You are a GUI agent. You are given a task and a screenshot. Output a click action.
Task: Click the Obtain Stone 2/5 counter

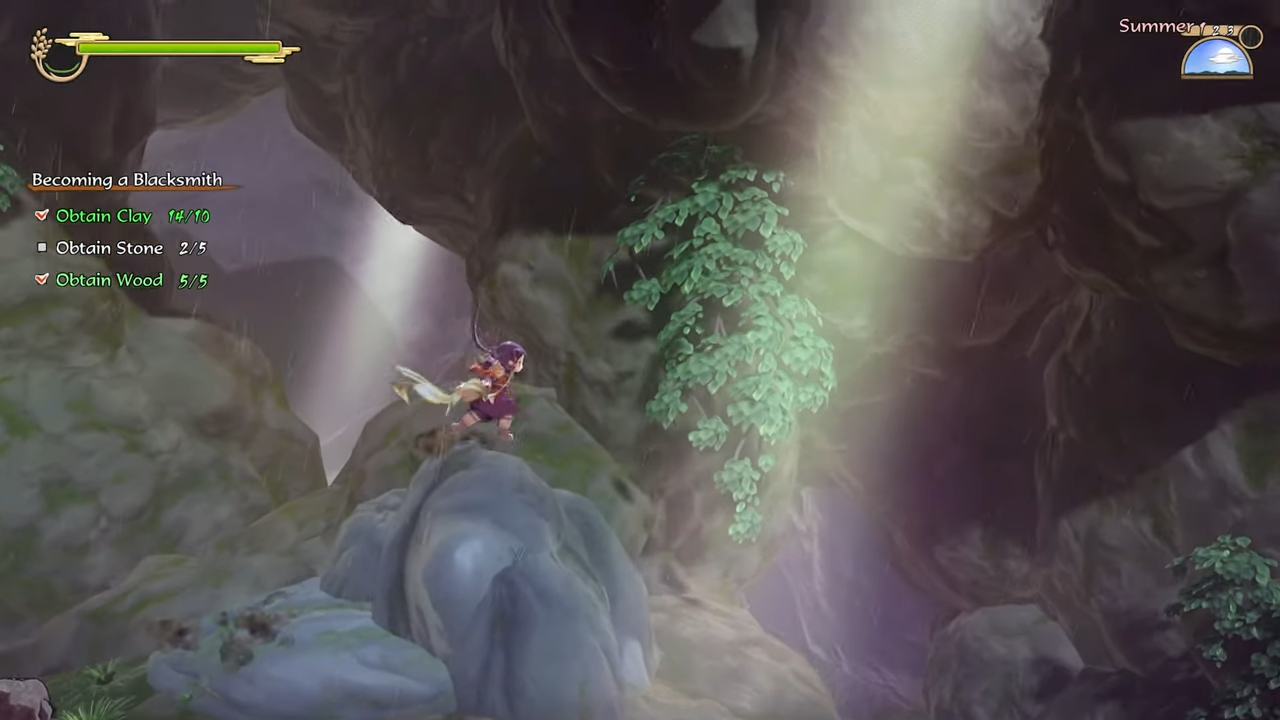[x=192, y=247]
